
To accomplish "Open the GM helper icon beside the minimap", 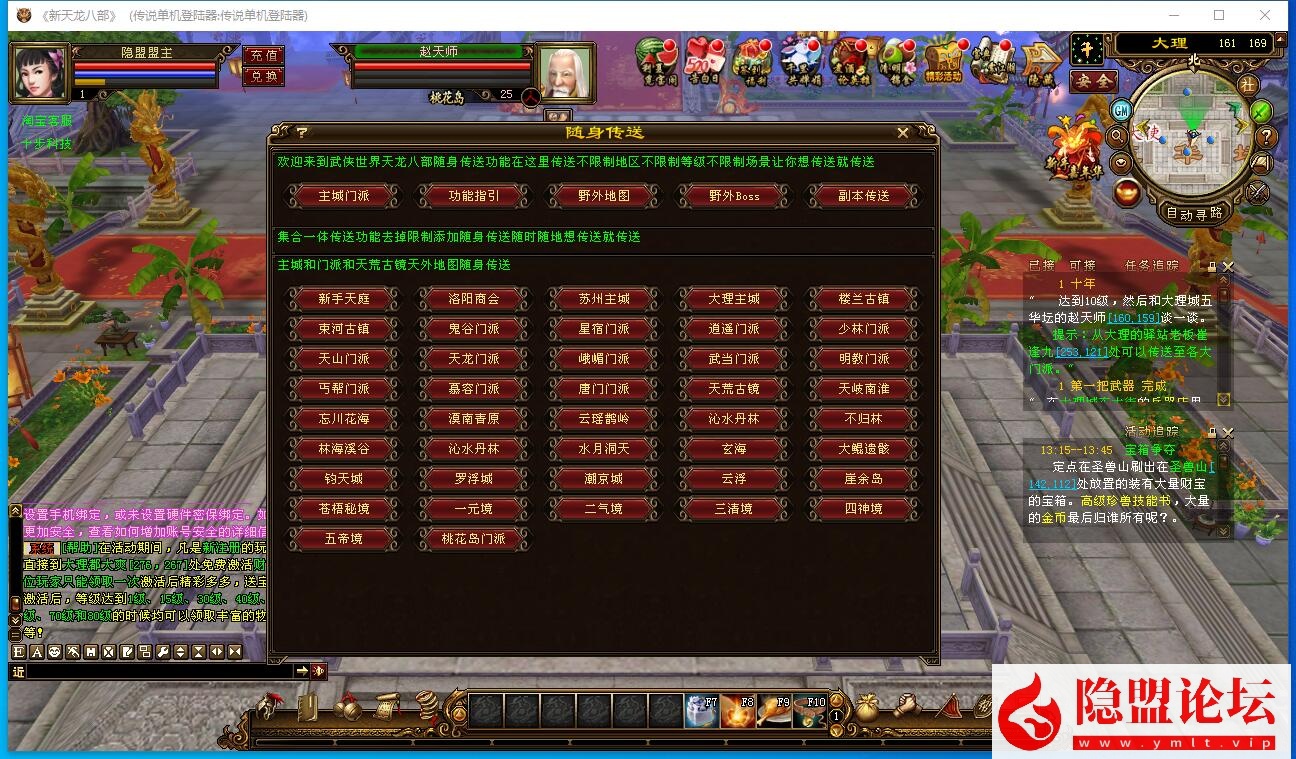I will tap(1120, 111).
